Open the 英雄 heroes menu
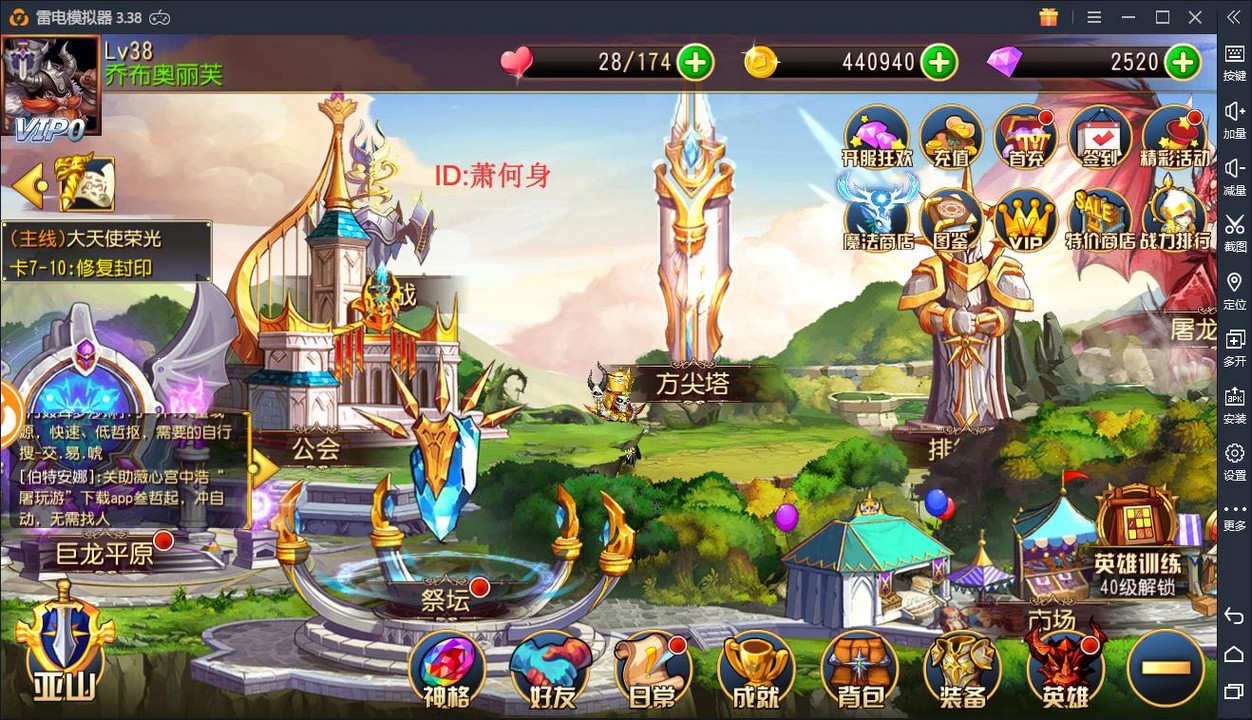 click(x=1065, y=668)
